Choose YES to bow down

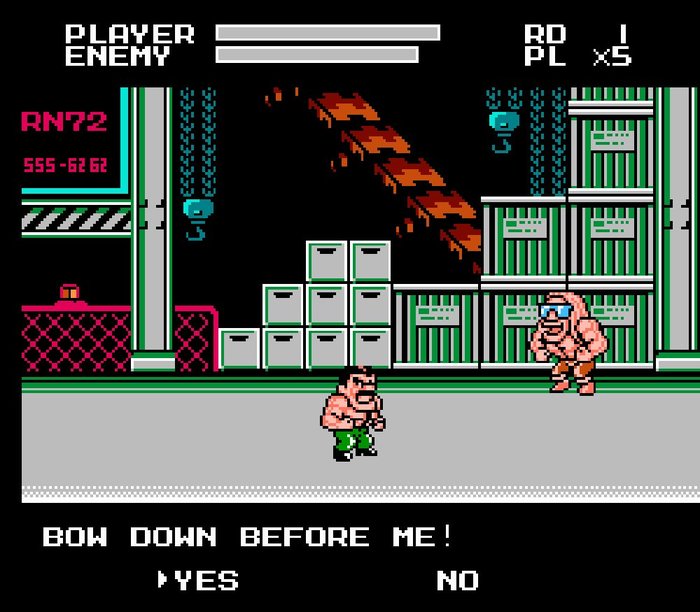click(207, 581)
